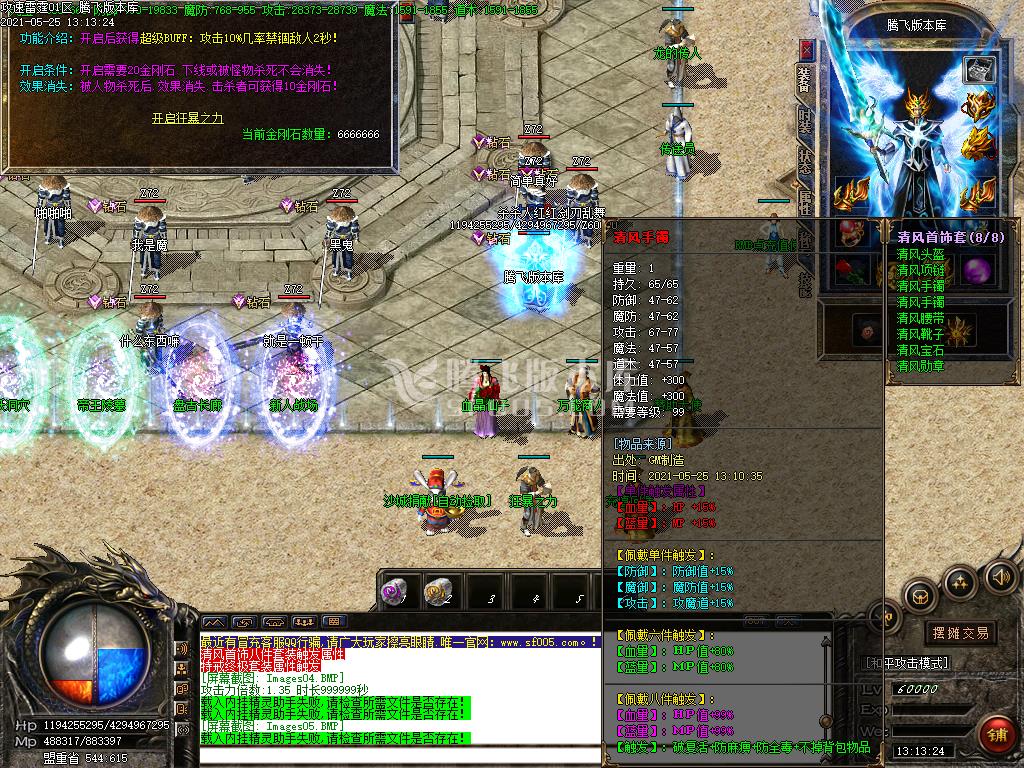Switch to the 装备 tab
Viewport: 1024px width, 768px height.
coord(805,79)
